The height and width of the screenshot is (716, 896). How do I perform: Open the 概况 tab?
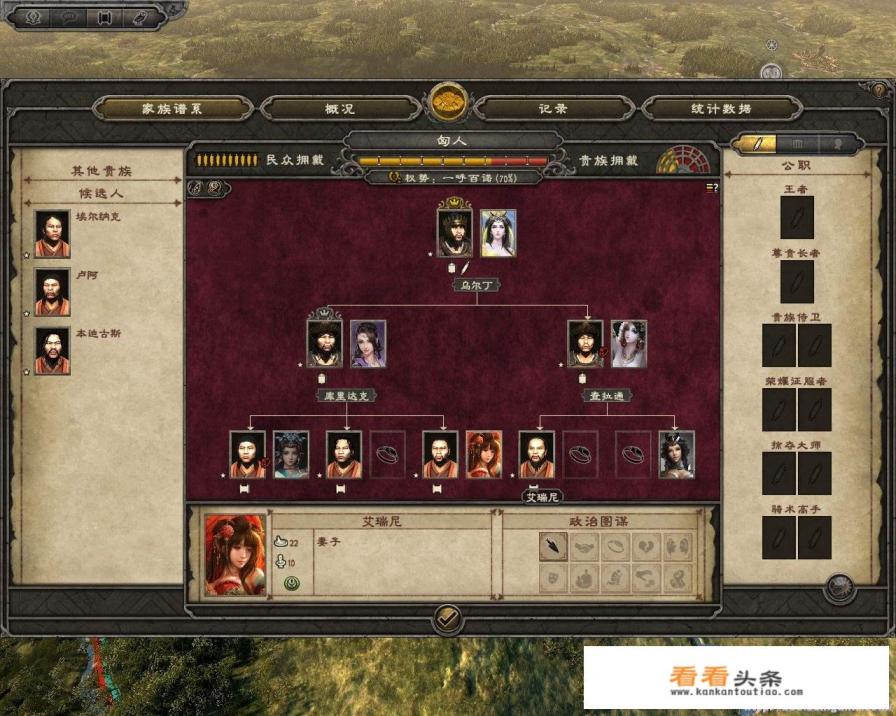340,108
